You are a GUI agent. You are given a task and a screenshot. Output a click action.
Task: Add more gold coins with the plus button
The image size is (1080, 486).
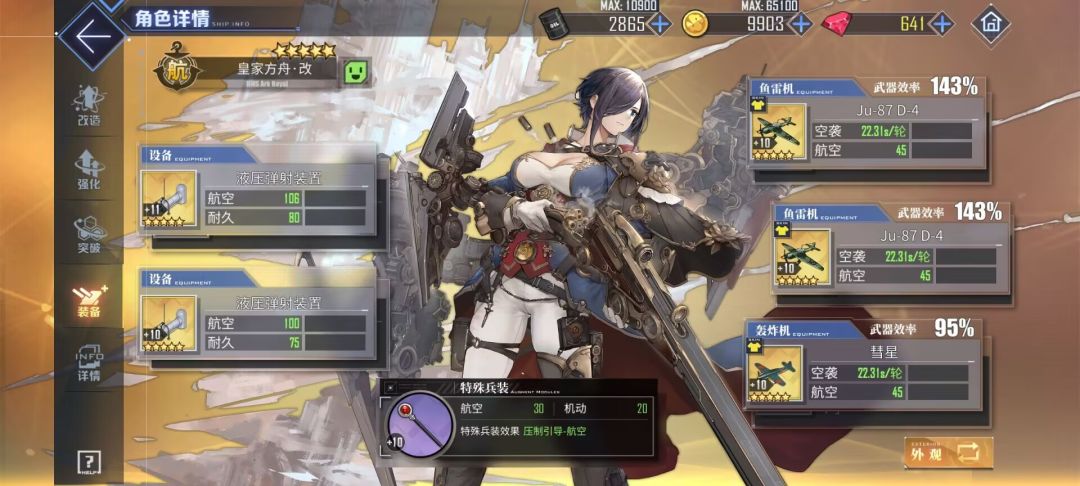tap(800, 23)
